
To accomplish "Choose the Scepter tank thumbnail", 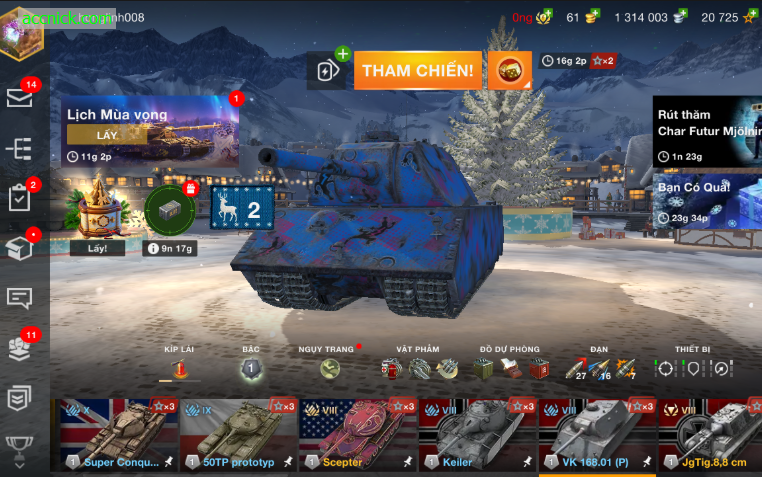I will coord(357,435).
